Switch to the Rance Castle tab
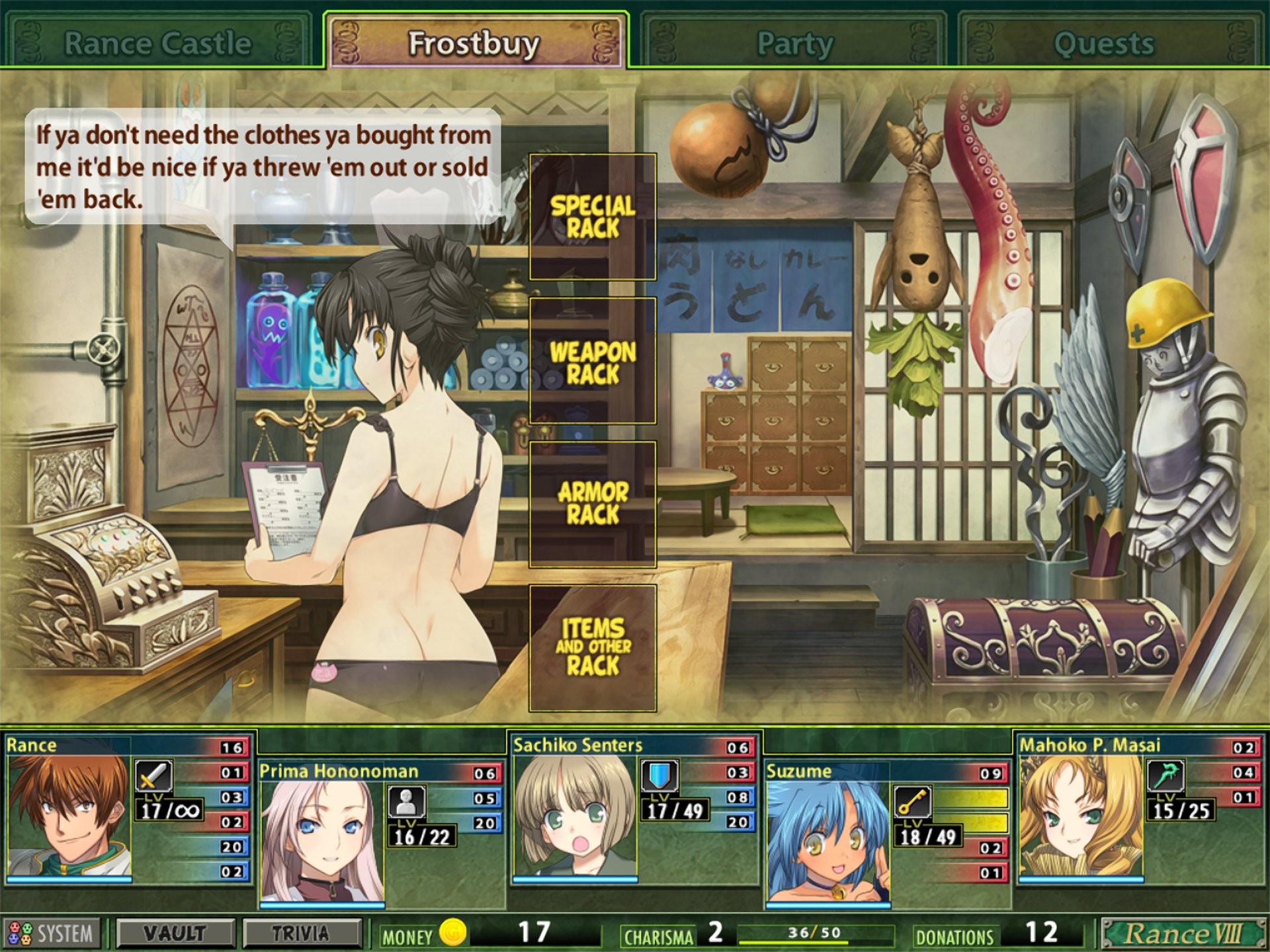 (x=157, y=44)
